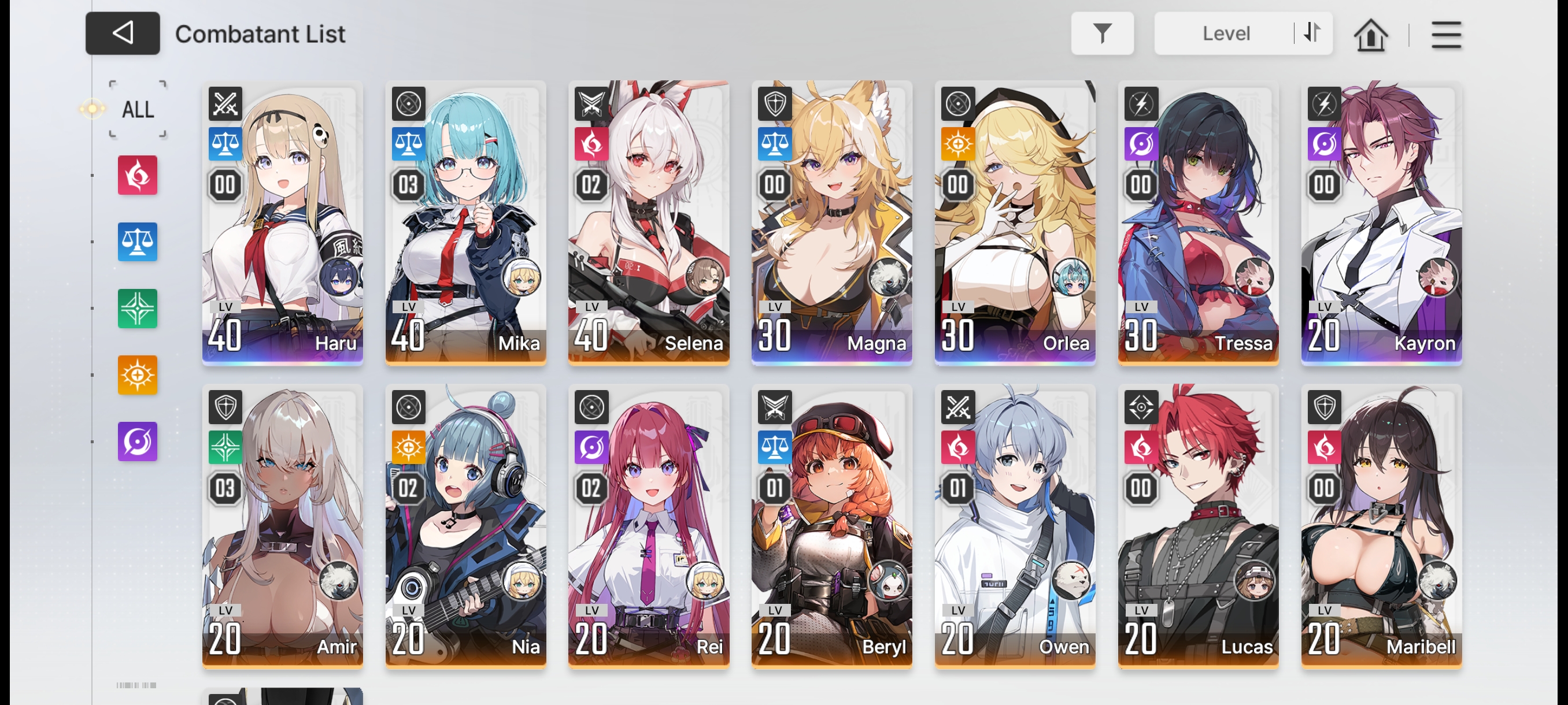Filter by the red flame attribute
The height and width of the screenshot is (705, 1568).
pos(138,175)
